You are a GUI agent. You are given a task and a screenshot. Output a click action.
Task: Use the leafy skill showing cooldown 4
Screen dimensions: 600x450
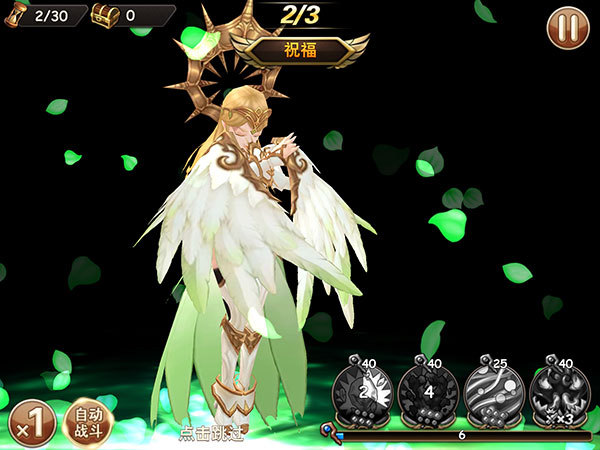[428, 391]
